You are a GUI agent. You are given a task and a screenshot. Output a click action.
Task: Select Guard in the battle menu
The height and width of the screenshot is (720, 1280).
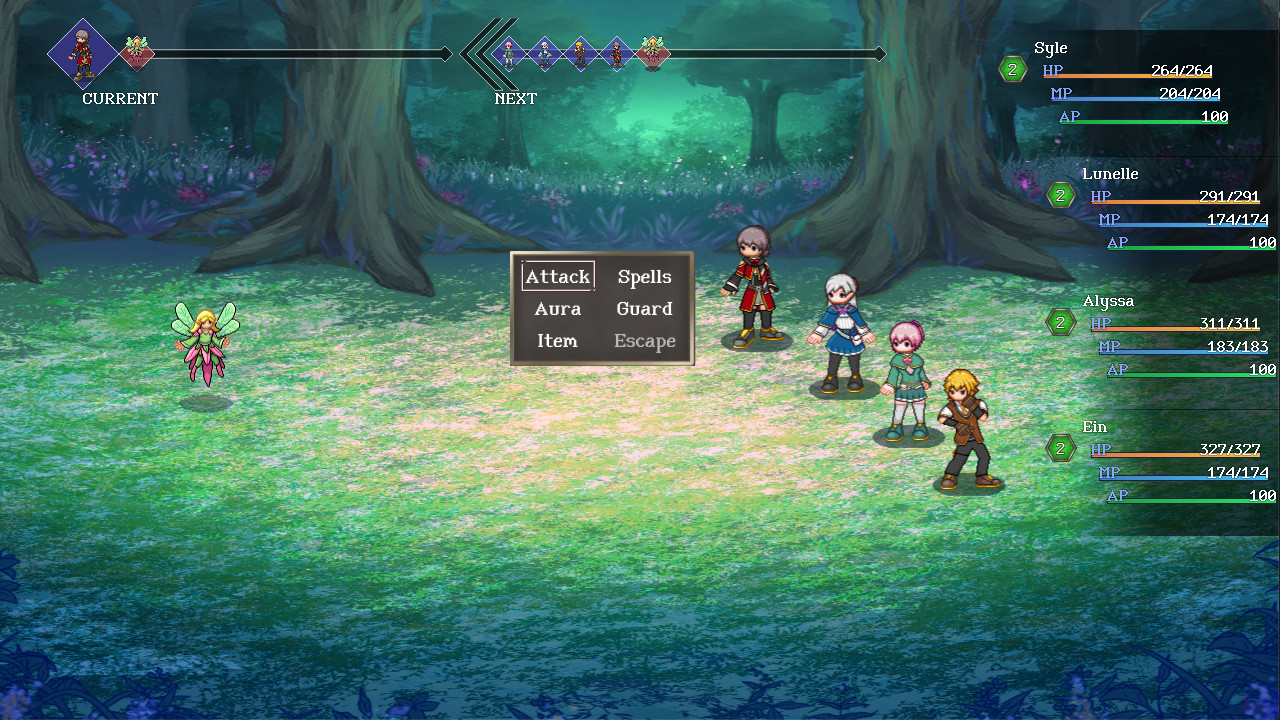pyautogui.click(x=644, y=309)
